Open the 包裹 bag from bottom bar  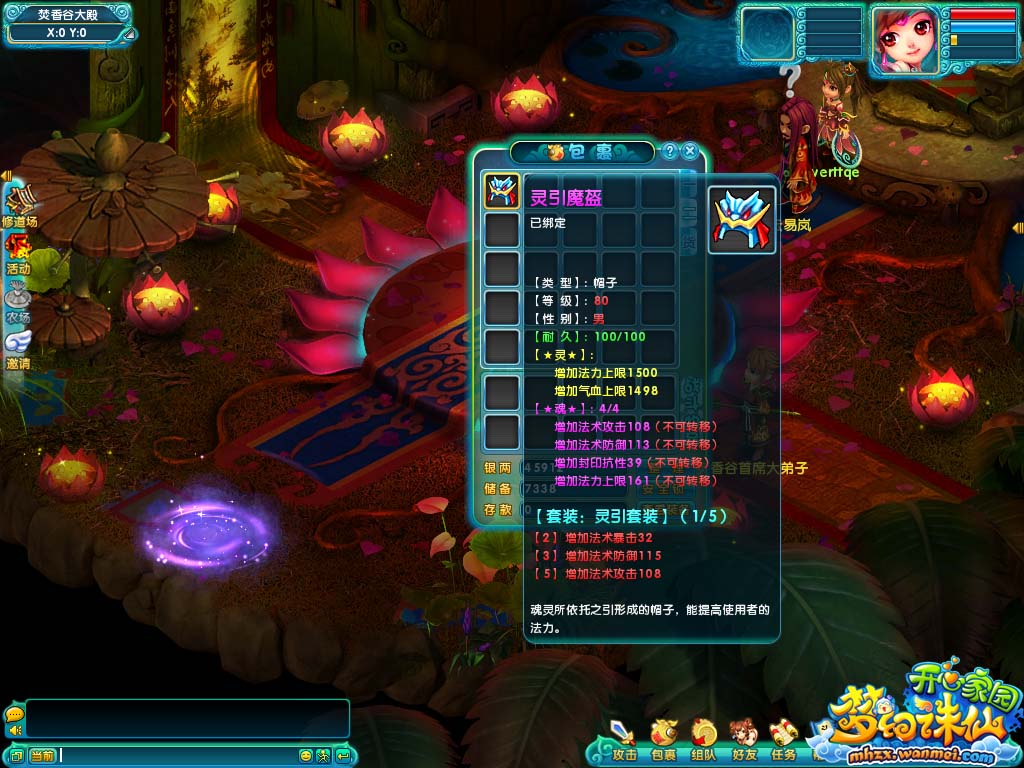pos(663,739)
